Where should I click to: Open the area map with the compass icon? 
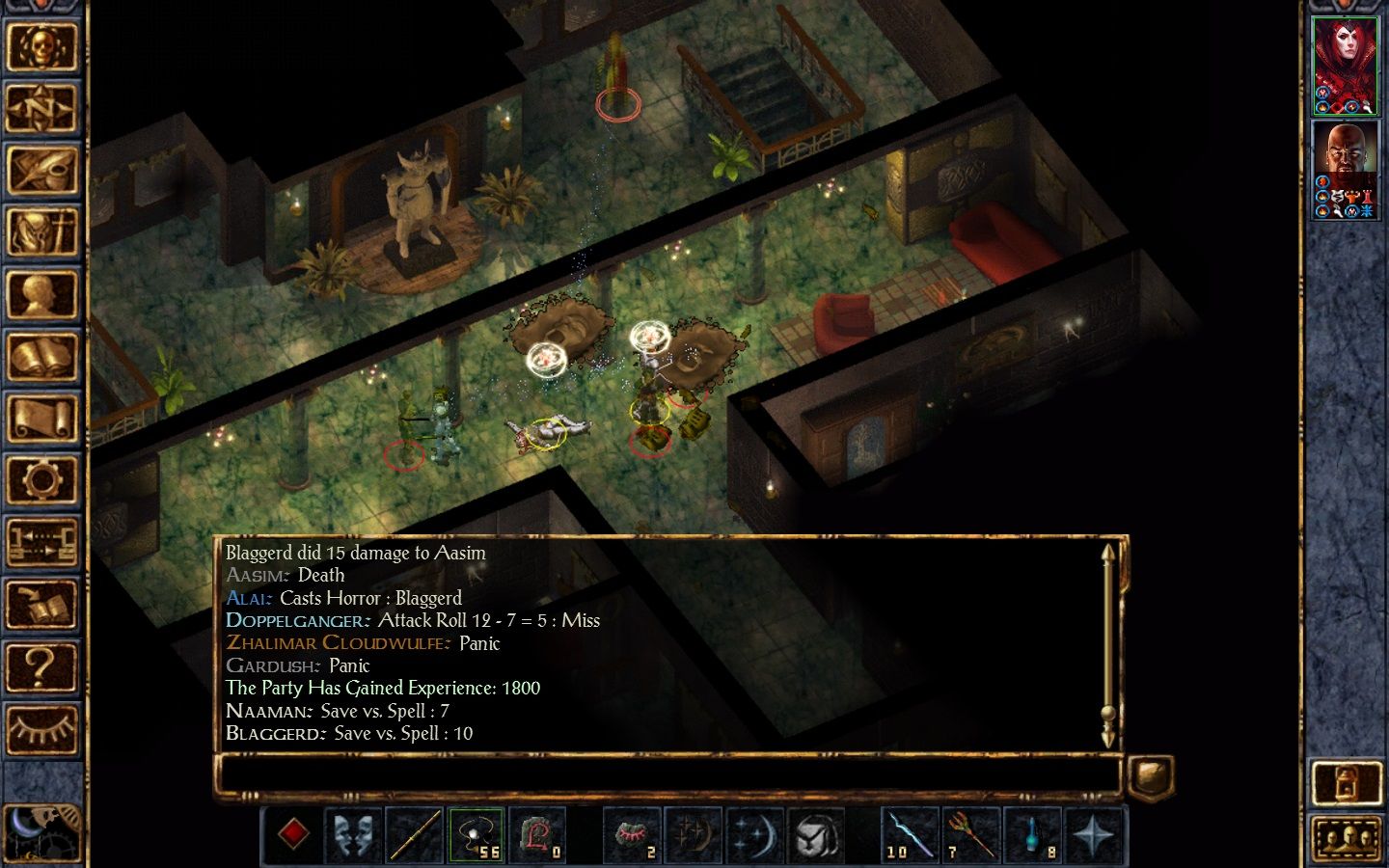point(41,108)
